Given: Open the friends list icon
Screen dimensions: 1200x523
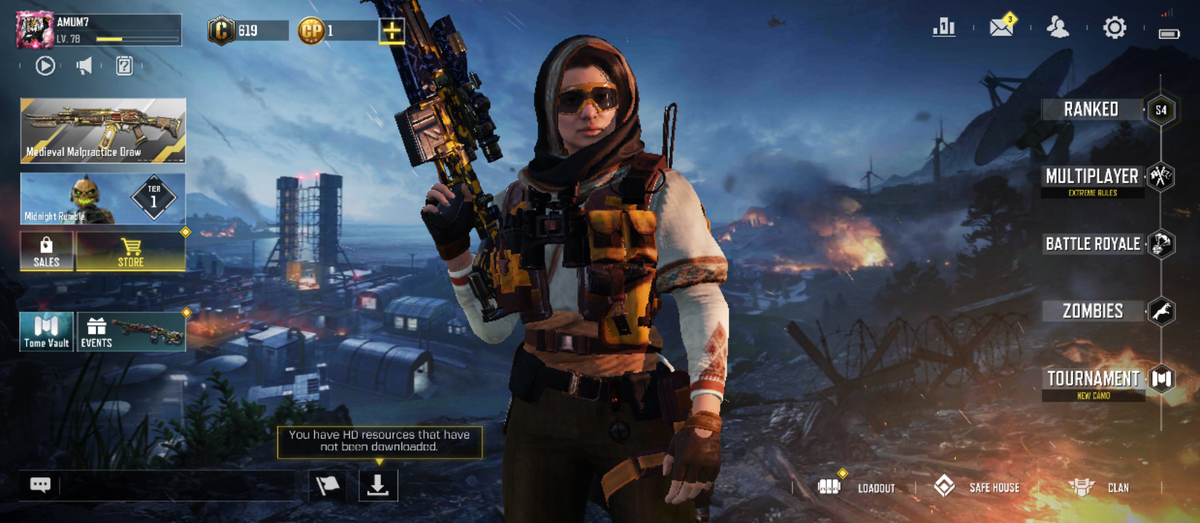Looking at the screenshot, I should (x=1057, y=28).
